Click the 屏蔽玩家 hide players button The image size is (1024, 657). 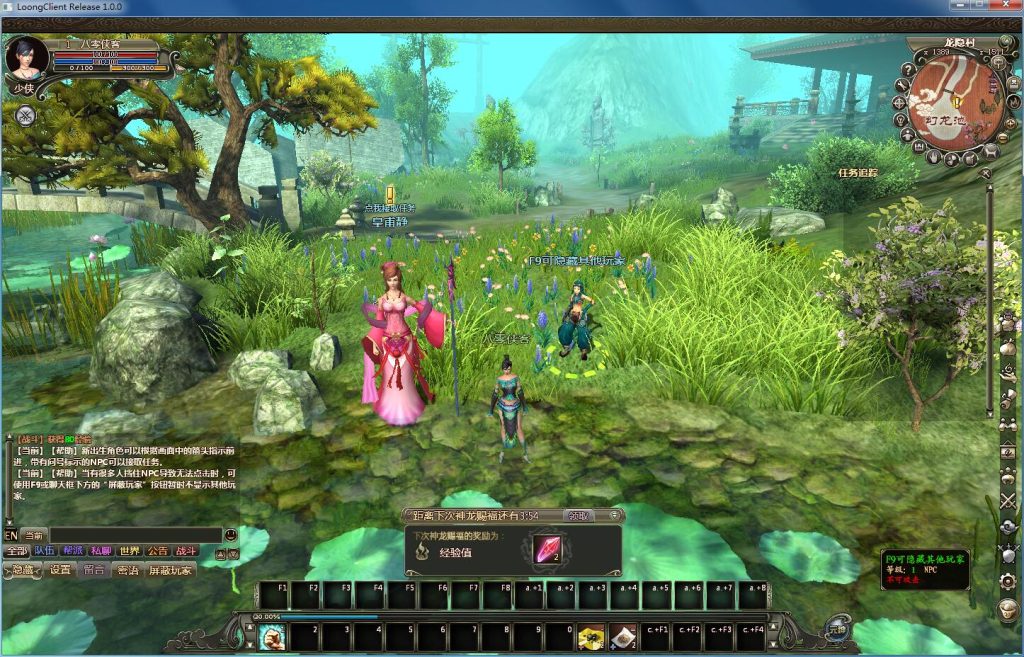171,570
